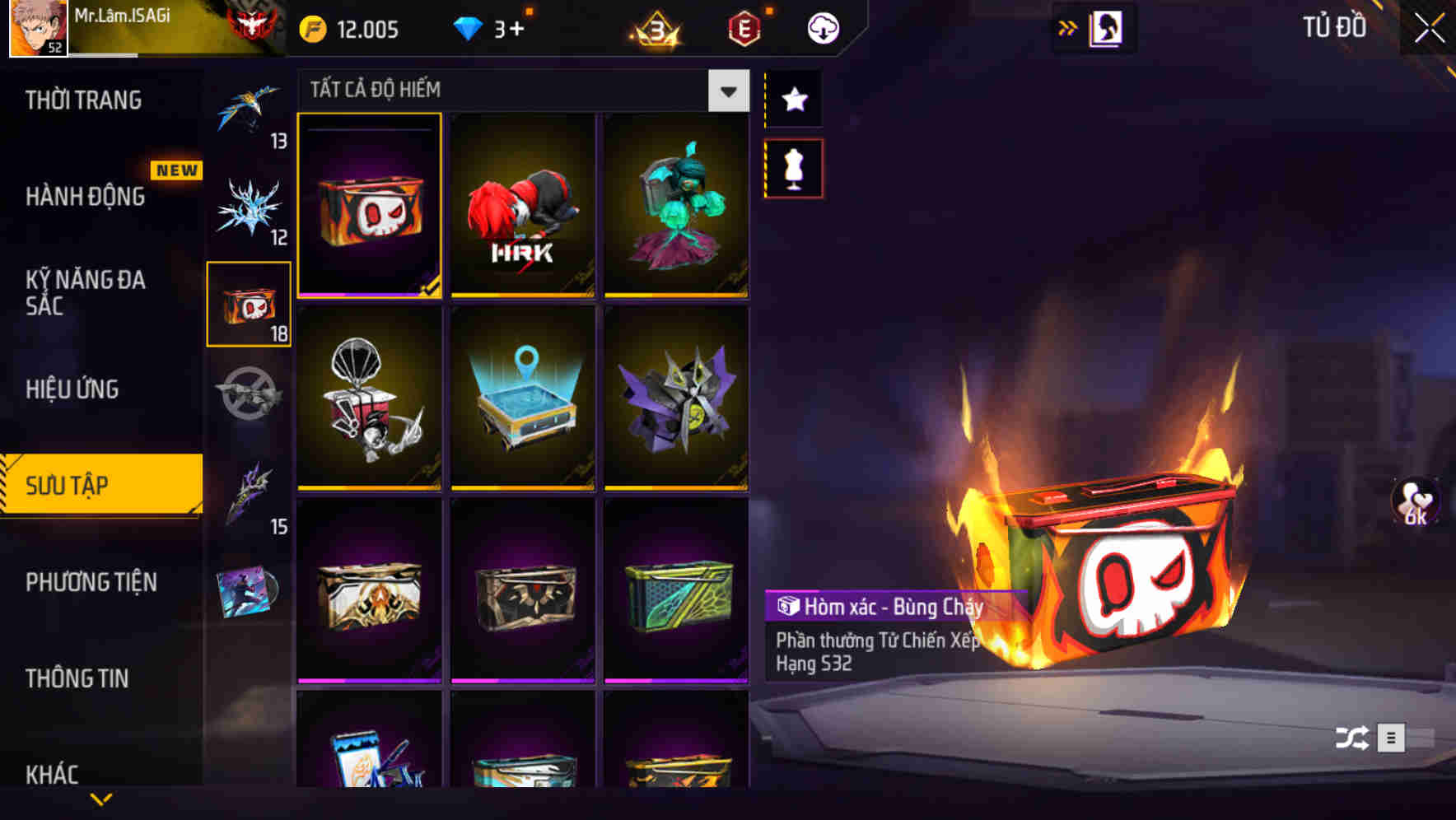The width and height of the screenshot is (1456, 820).
Task: Select the HRK red-haired item thumbnail
Action: pos(522,206)
